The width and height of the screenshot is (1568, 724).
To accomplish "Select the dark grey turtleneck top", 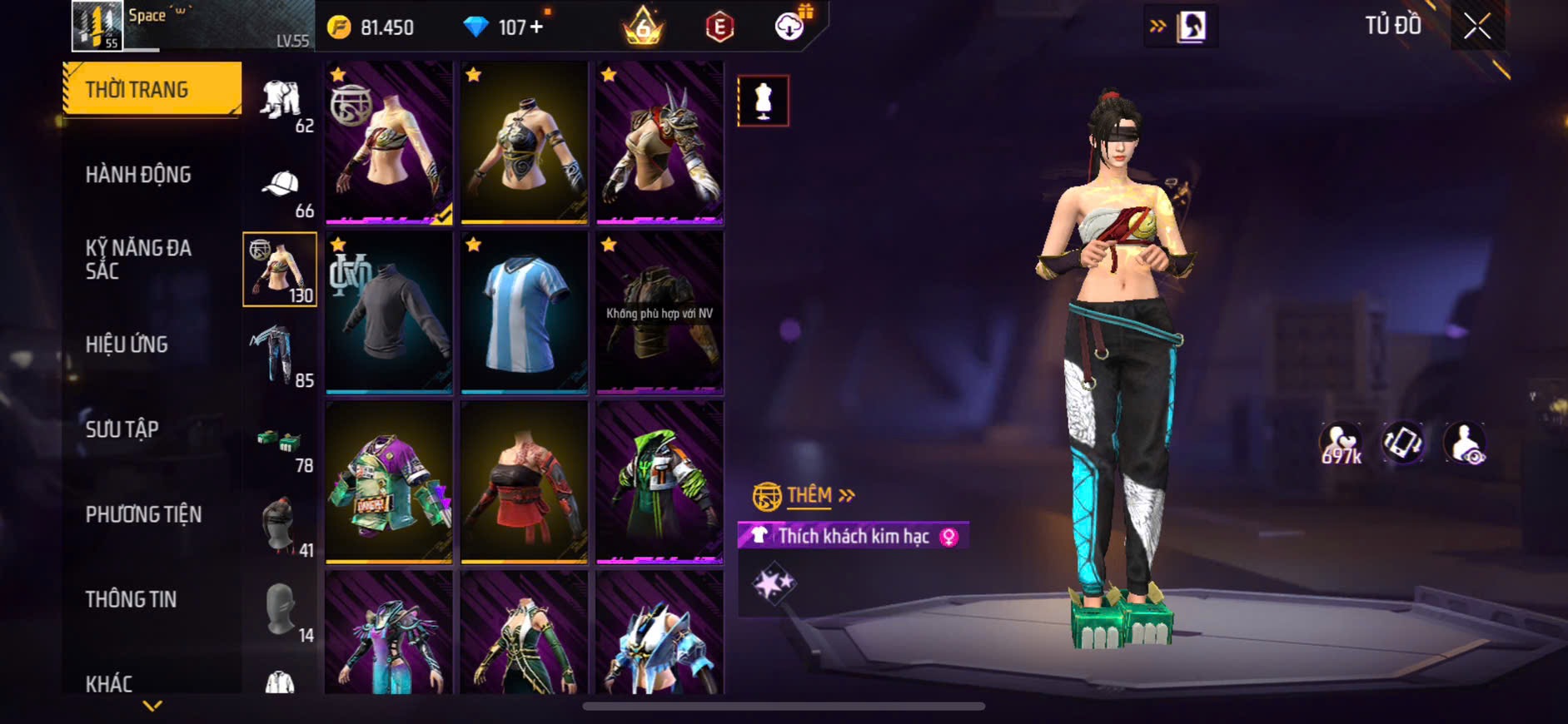I will pos(389,312).
